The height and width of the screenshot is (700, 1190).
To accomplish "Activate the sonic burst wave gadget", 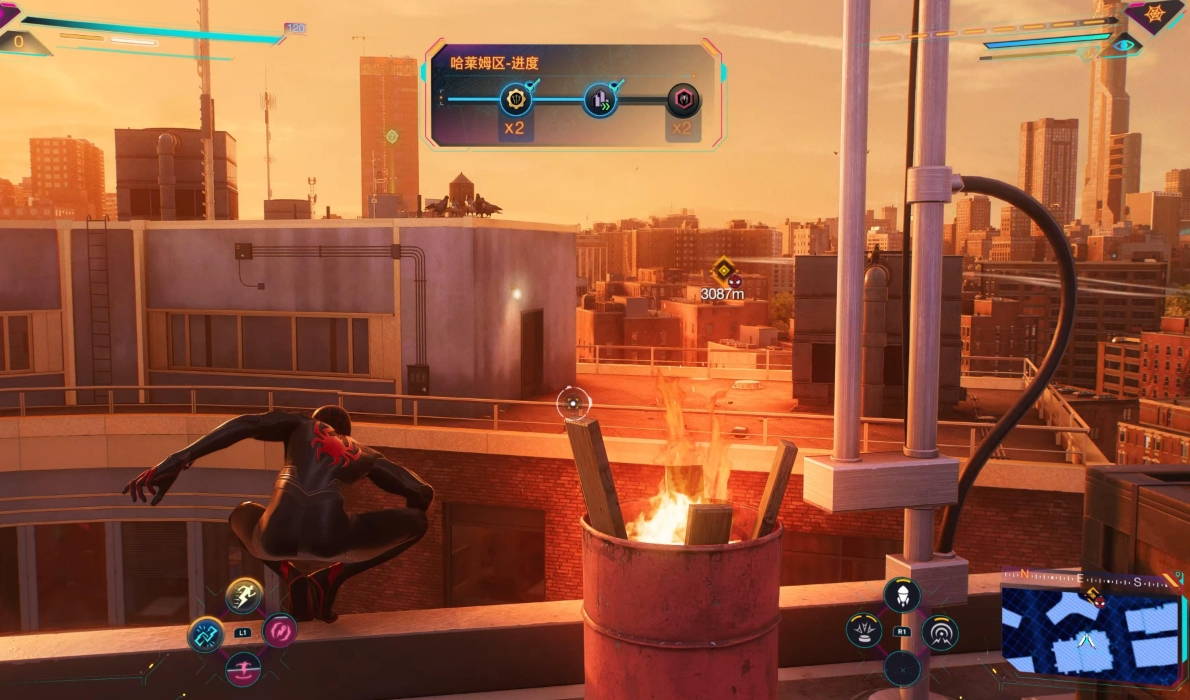I will point(939,632).
